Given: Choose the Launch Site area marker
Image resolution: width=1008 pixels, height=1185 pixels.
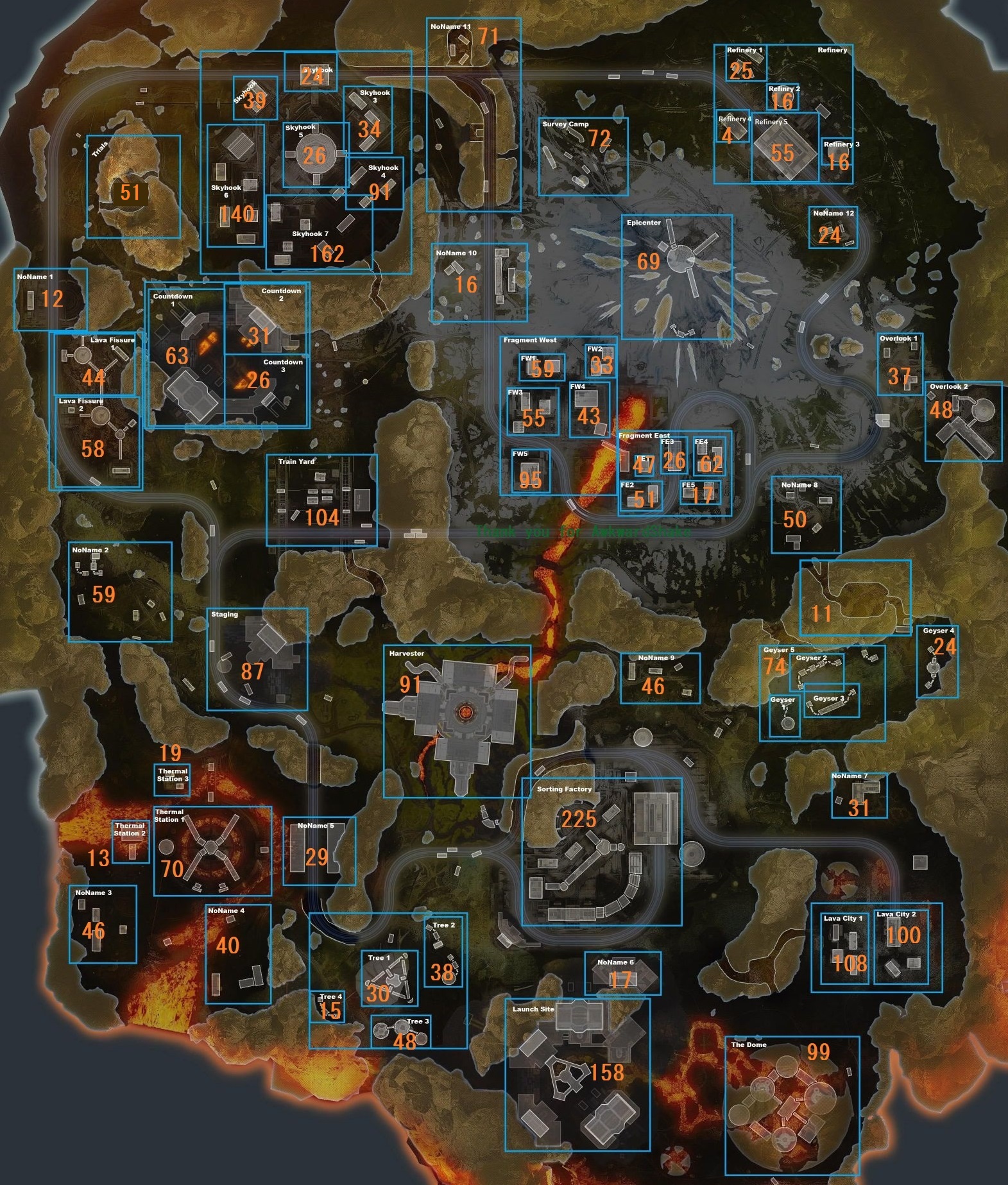Looking at the screenshot, I should tap(577, 1074).
